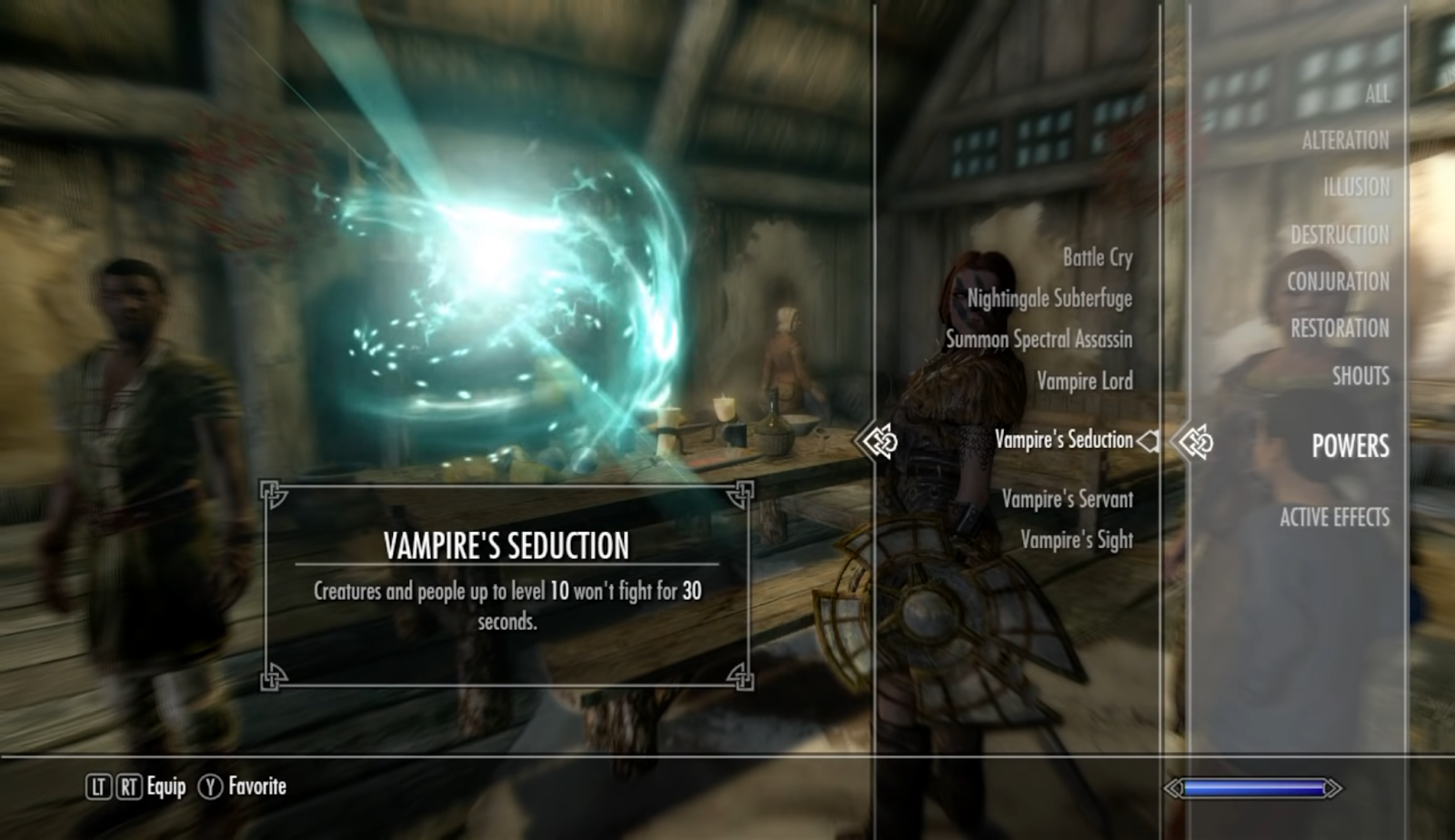Switch to the Alteration category
The height and width of the screenshot is (840, 1455).
(x=1345, y=141)
